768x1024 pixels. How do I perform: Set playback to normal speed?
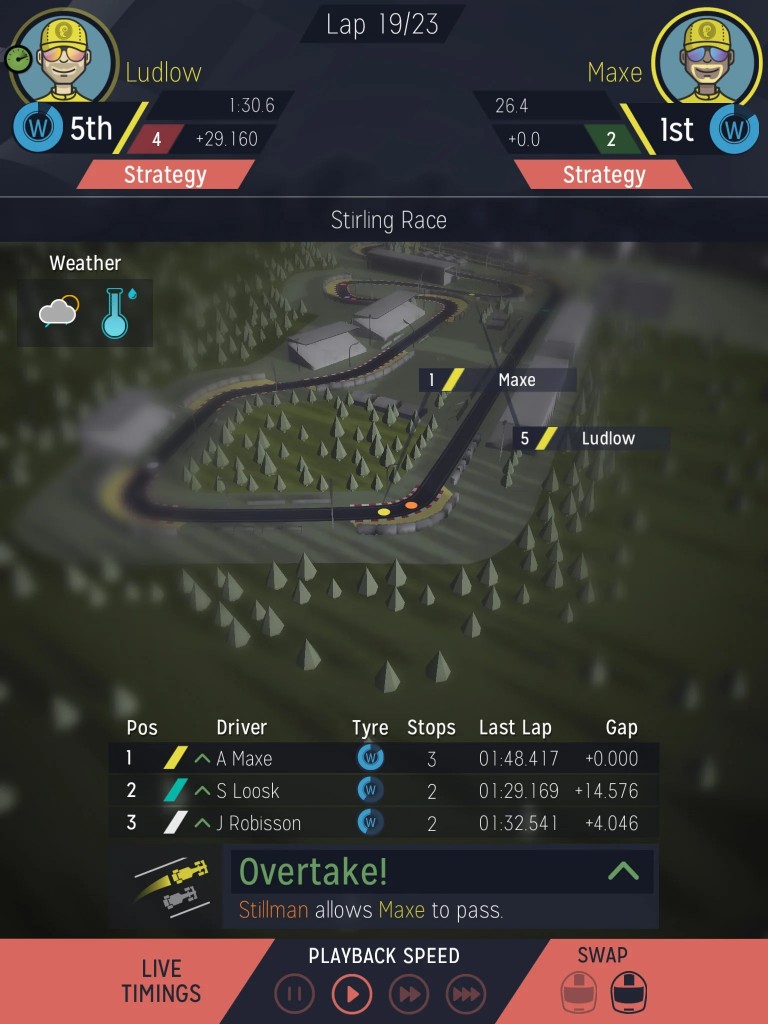coord(352,994)
